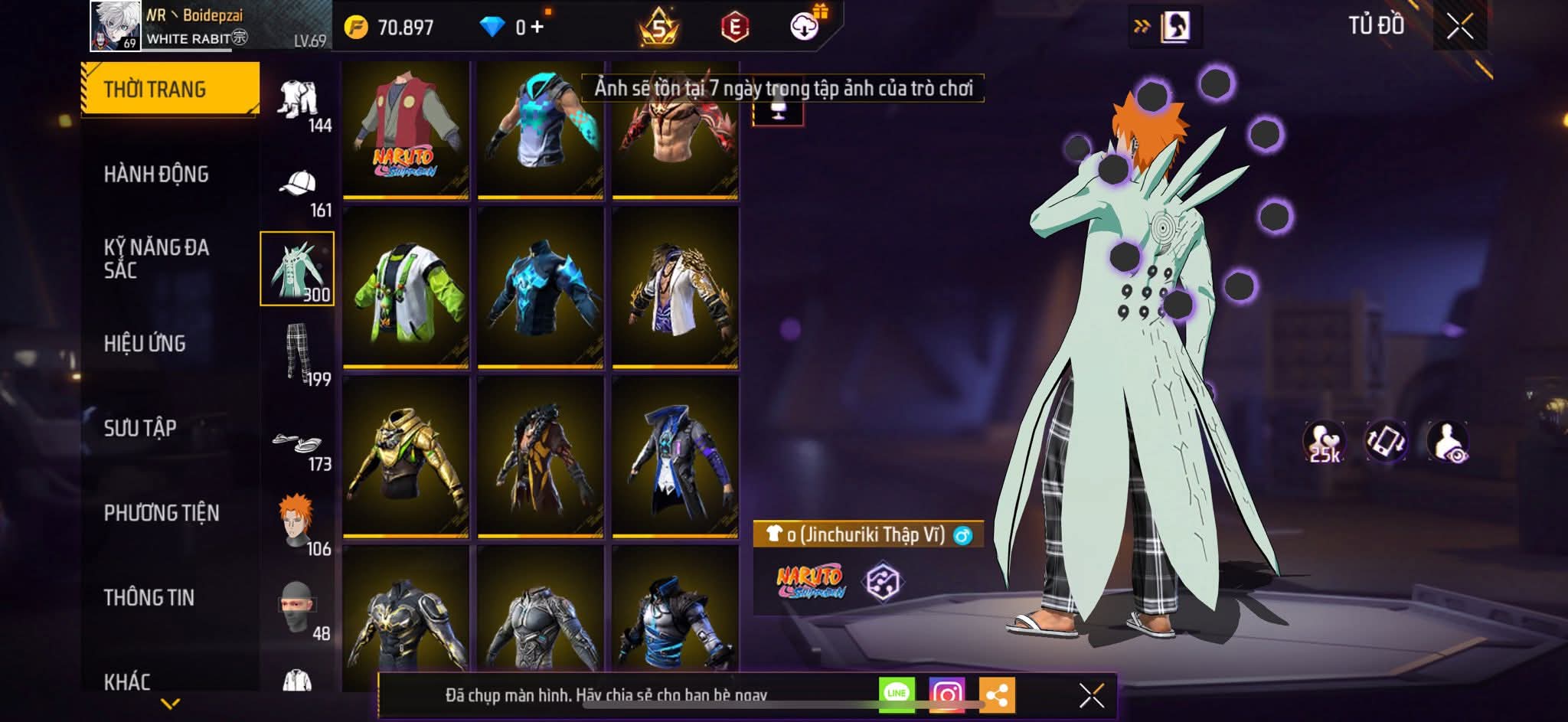Dismiss the screenshot share banner
The height and width of the screenshot is (722, 1568).
coord(1091,695)
